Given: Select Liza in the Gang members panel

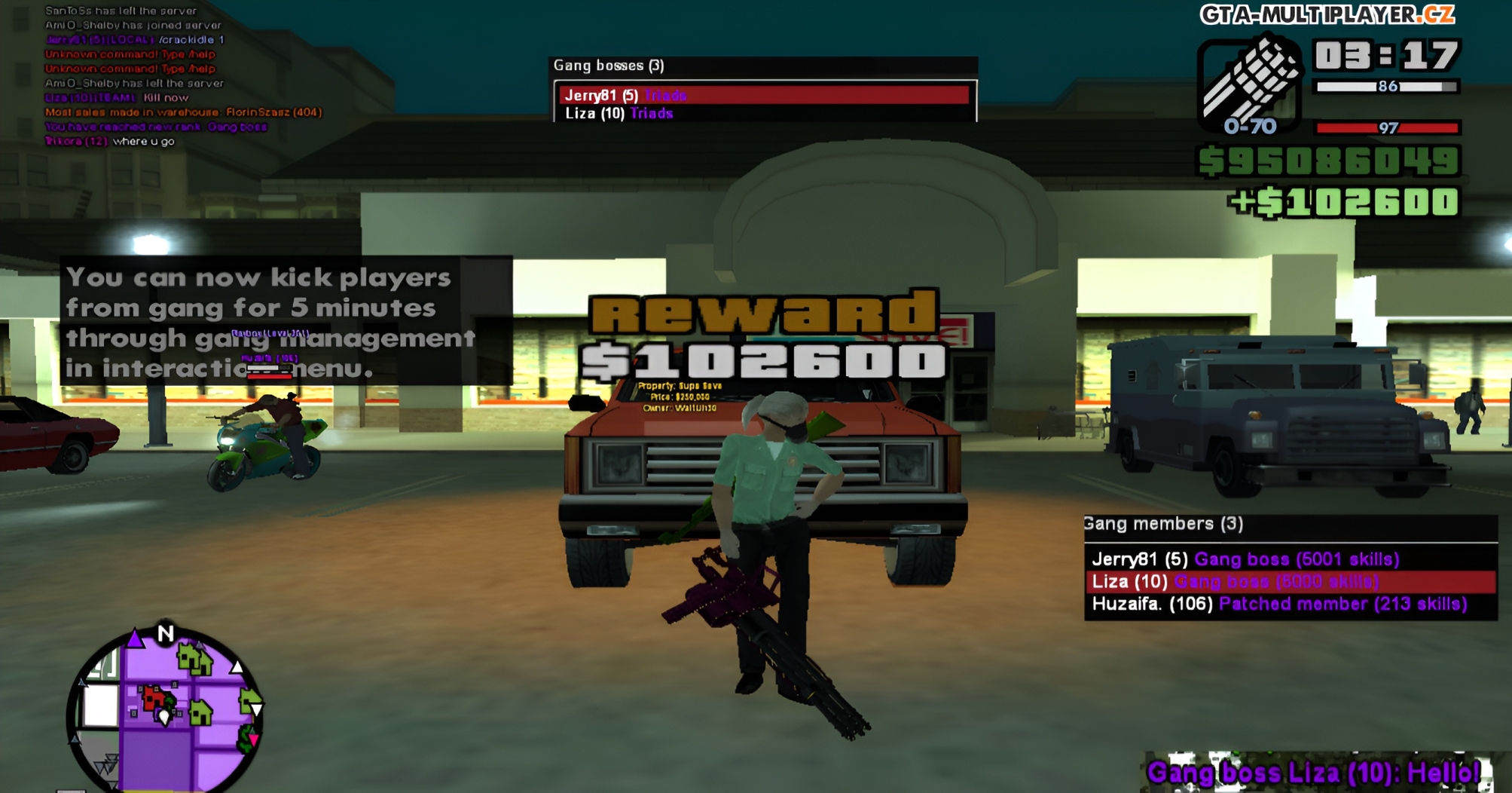Looking at the screenshot, I should click(x=1236, y=582).
